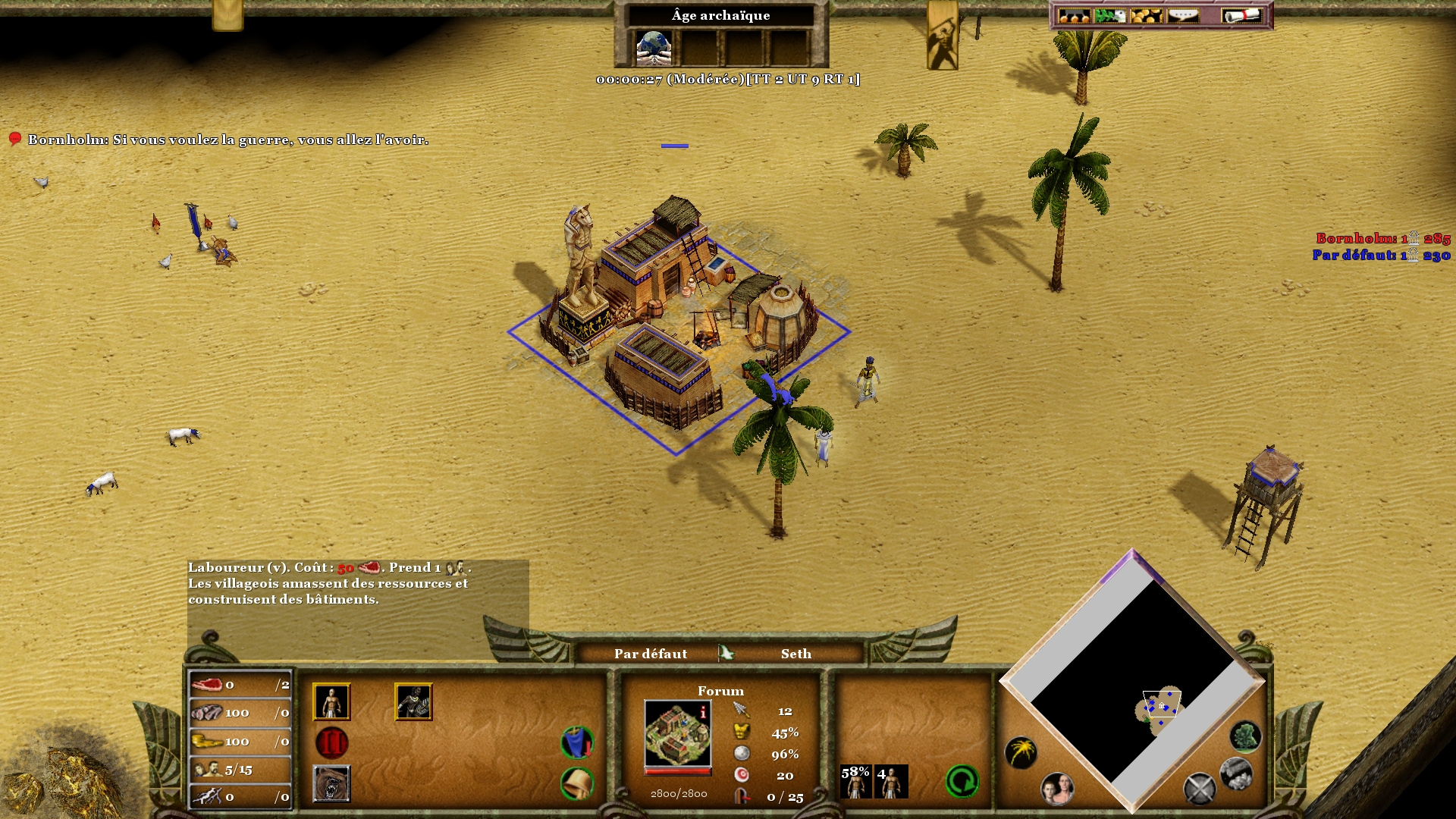
Task: Click the Forum building portrait
Action: click(678, 733)
